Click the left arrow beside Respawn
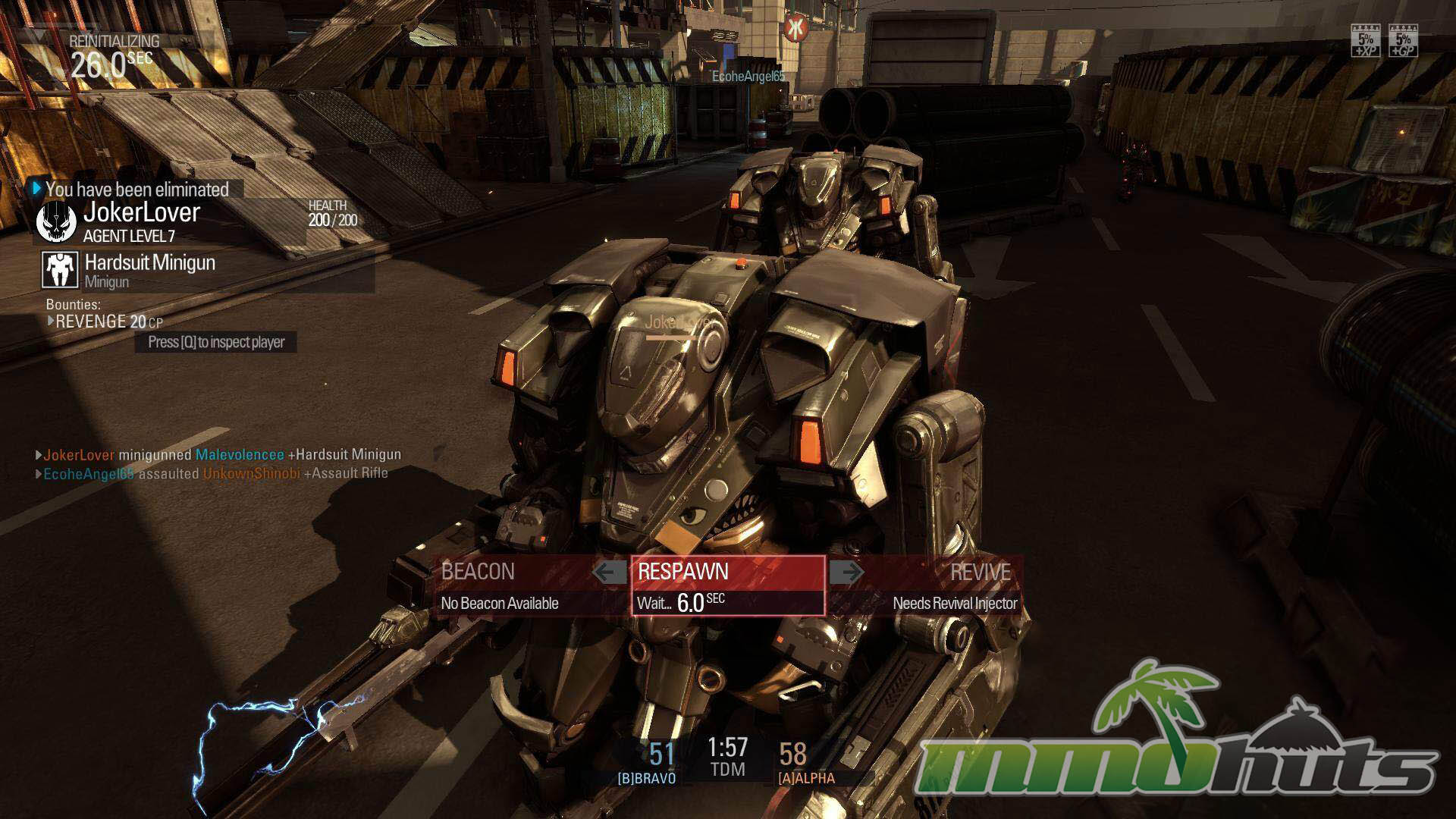The height and width of the screenshot is (819, 1456). coord(610,572)
